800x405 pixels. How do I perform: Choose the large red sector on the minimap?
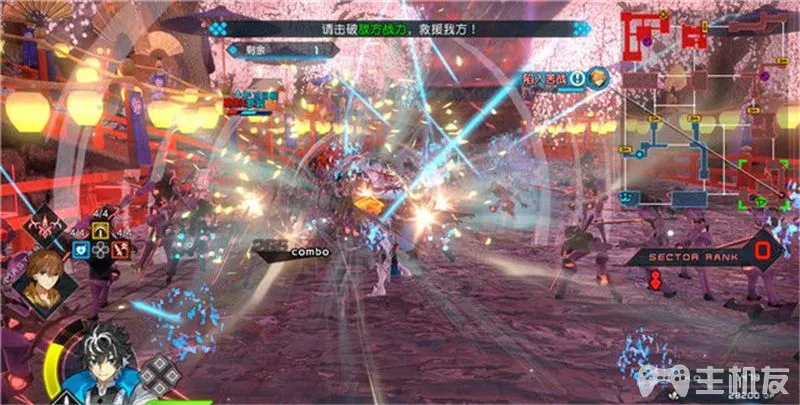pos(638,32)
